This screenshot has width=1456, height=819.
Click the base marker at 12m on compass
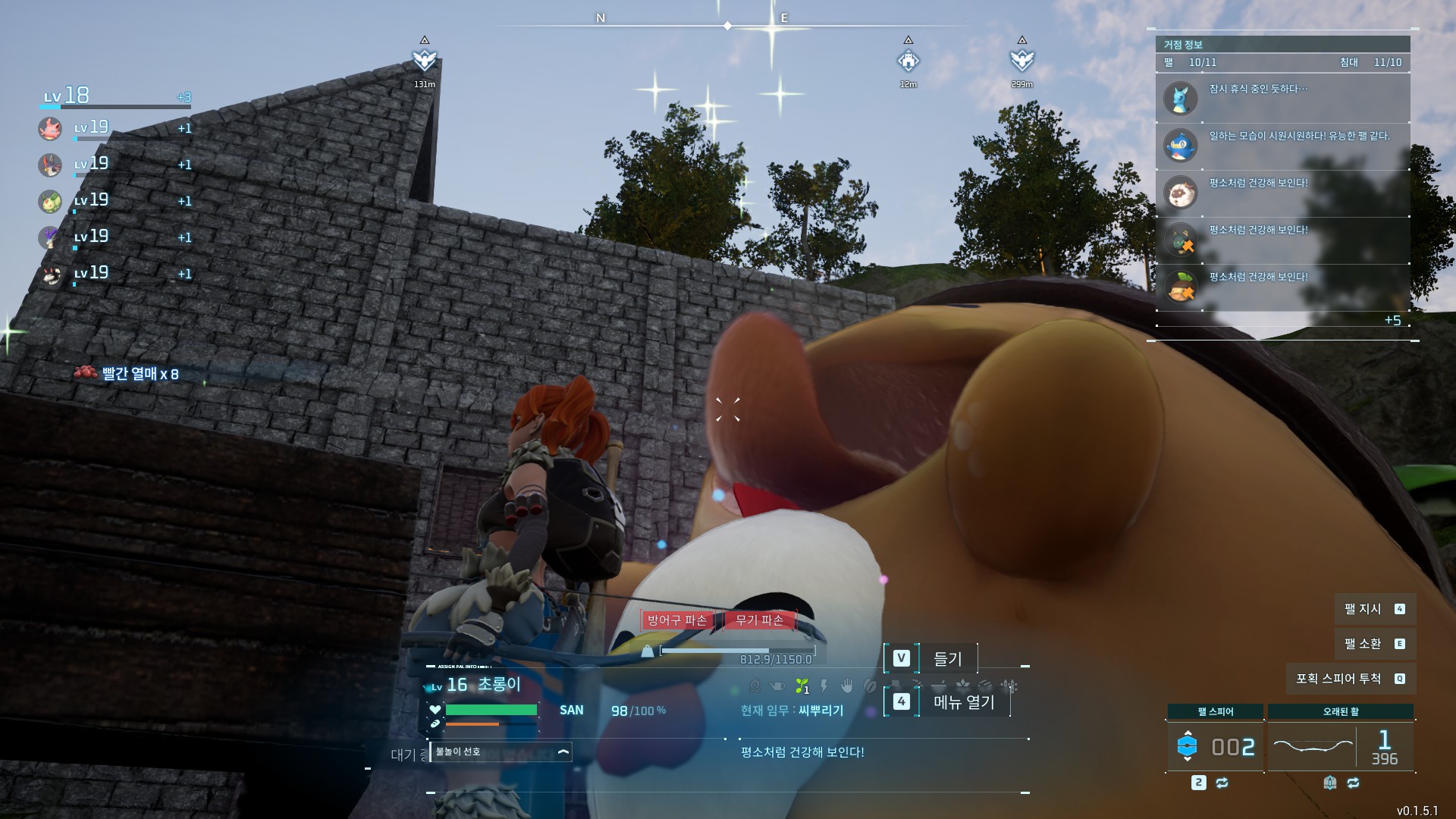pyautogui.click(x=908, y=60)
